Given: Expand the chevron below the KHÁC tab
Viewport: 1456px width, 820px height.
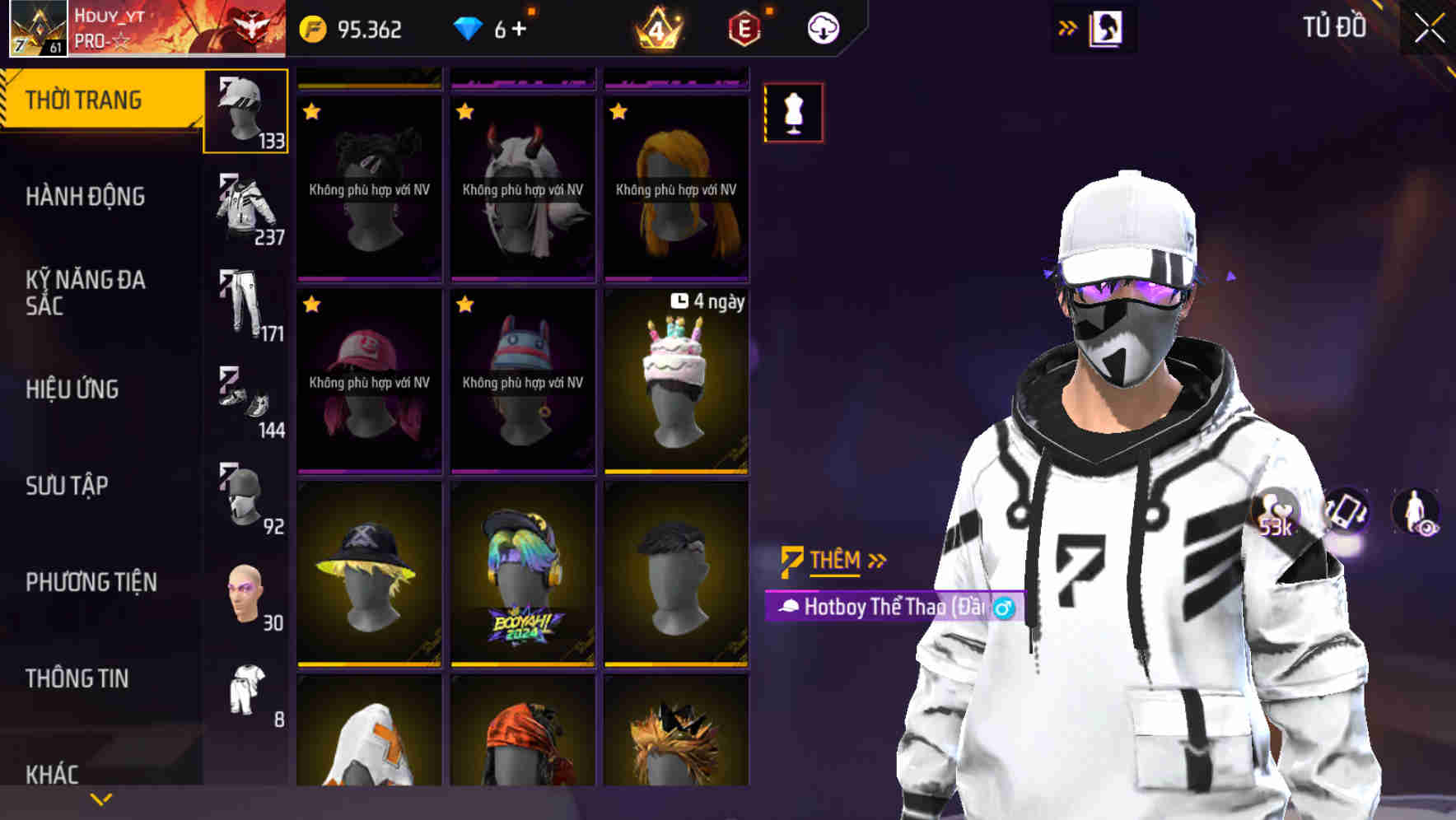Looking at the screenshot, I should (x=99, y=799).
